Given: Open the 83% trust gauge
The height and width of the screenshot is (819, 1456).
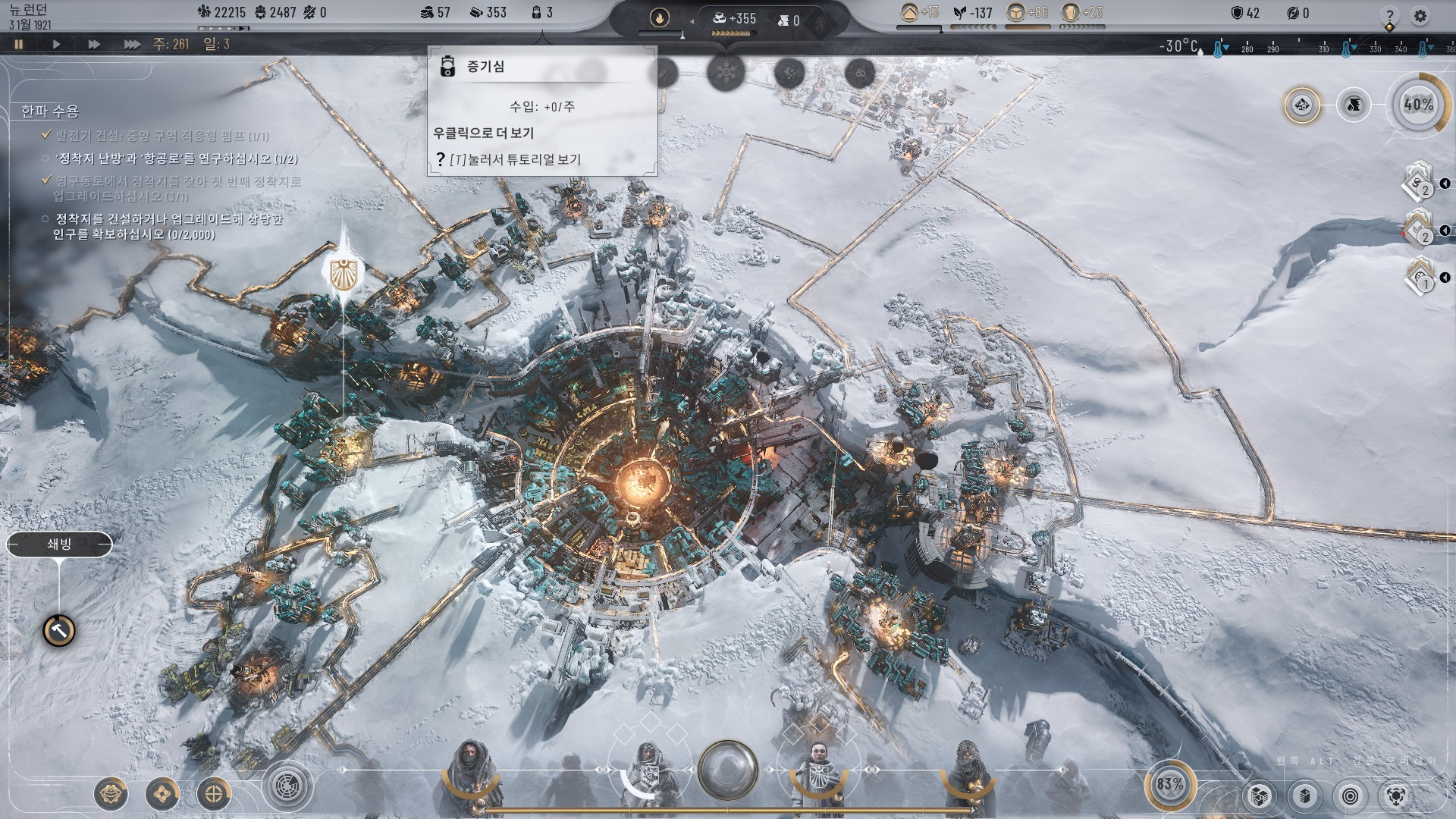Looking at the screenshot, I should (1169, 784).
